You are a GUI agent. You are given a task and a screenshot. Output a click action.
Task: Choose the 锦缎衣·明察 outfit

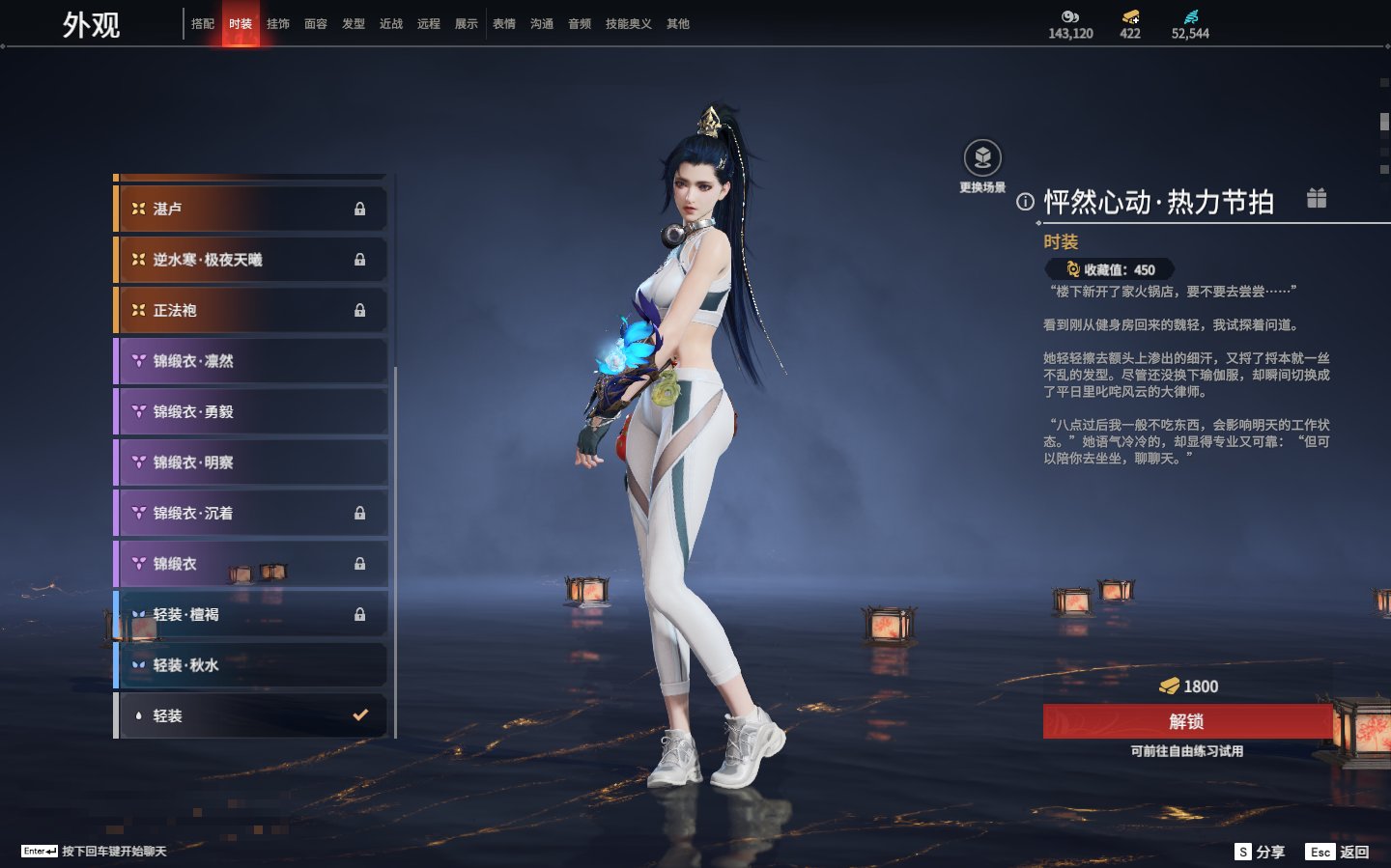251,462
